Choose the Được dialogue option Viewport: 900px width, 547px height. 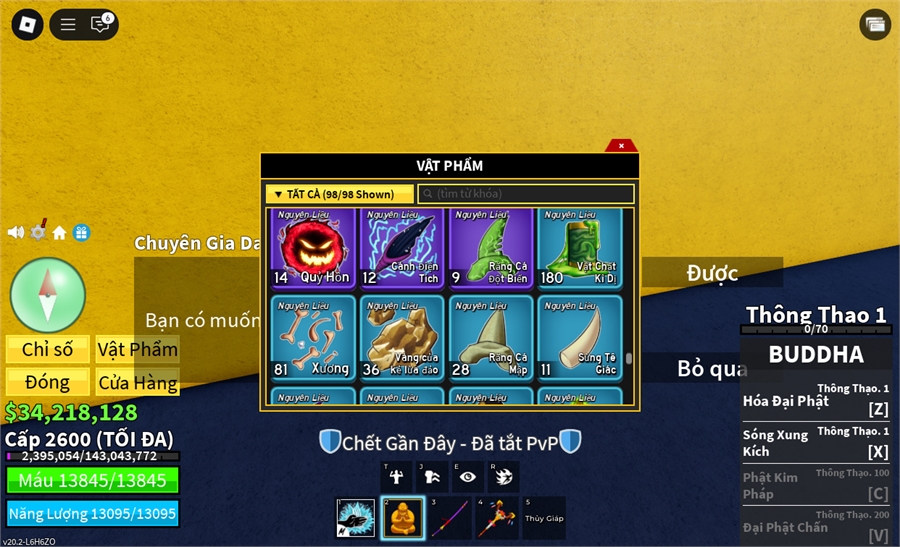712,272
